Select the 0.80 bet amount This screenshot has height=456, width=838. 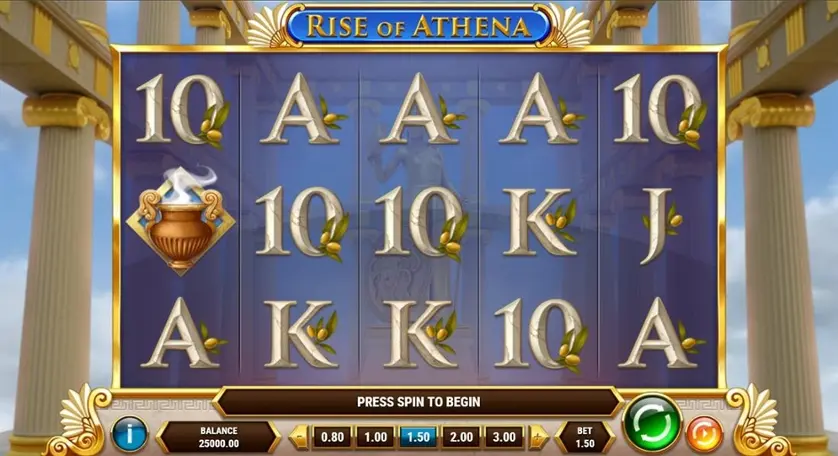pos(332,437)
